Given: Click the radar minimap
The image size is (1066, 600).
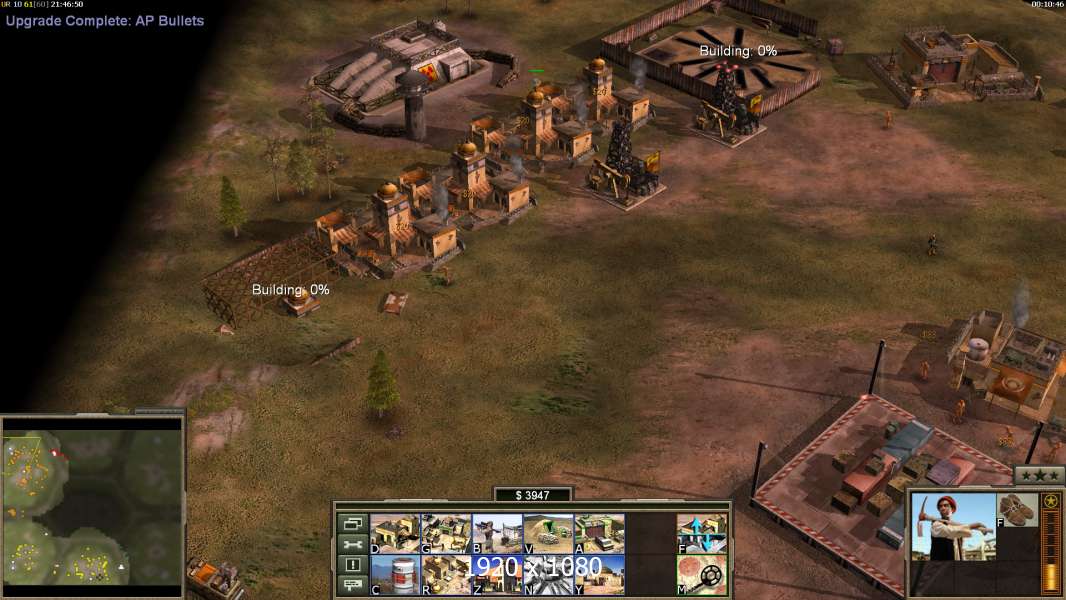Looking at the screenshot, I should pos(92,500).
